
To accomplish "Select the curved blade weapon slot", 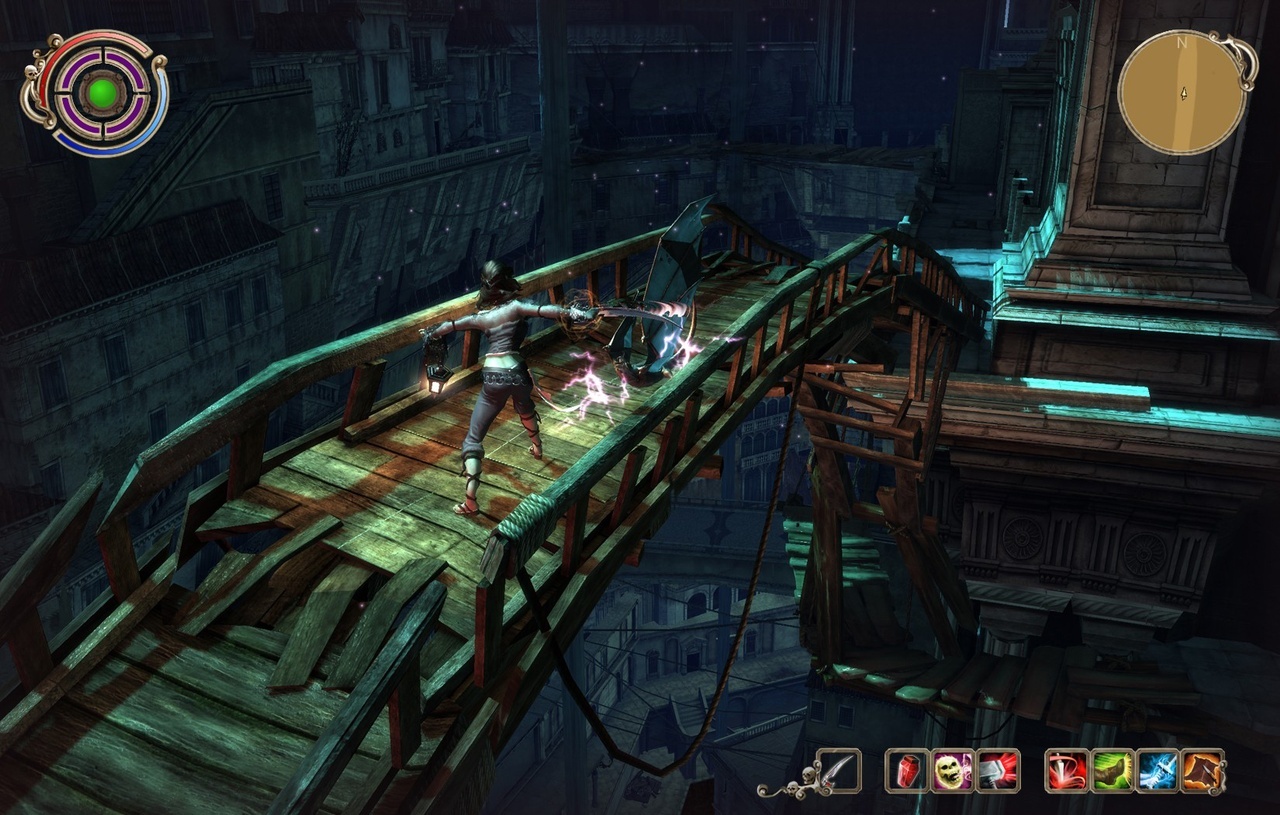I will [x=839, y=771].
